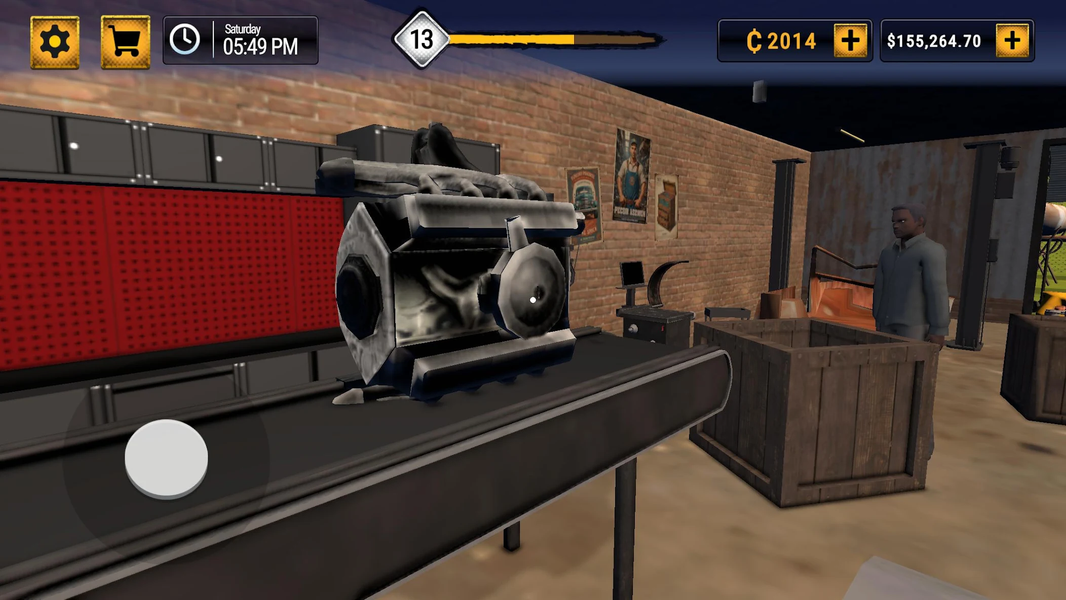Add more cash with plus button
1066x600 pixels.
(x=1012, y=41)
